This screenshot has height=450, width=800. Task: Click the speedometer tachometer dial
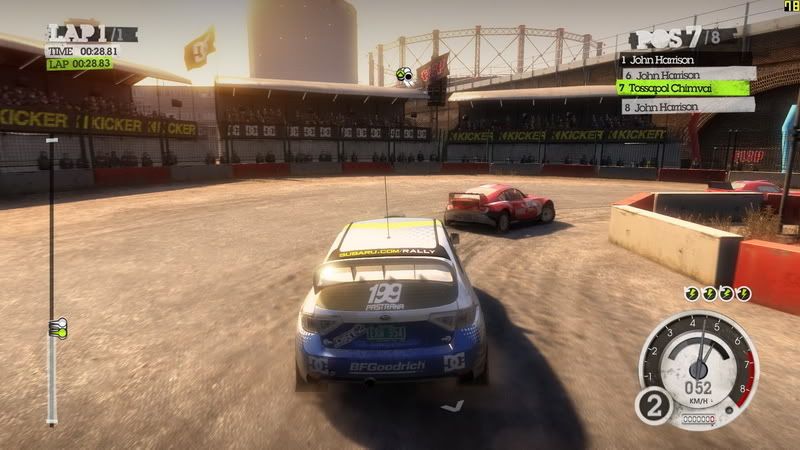click(x=697, y=362)
